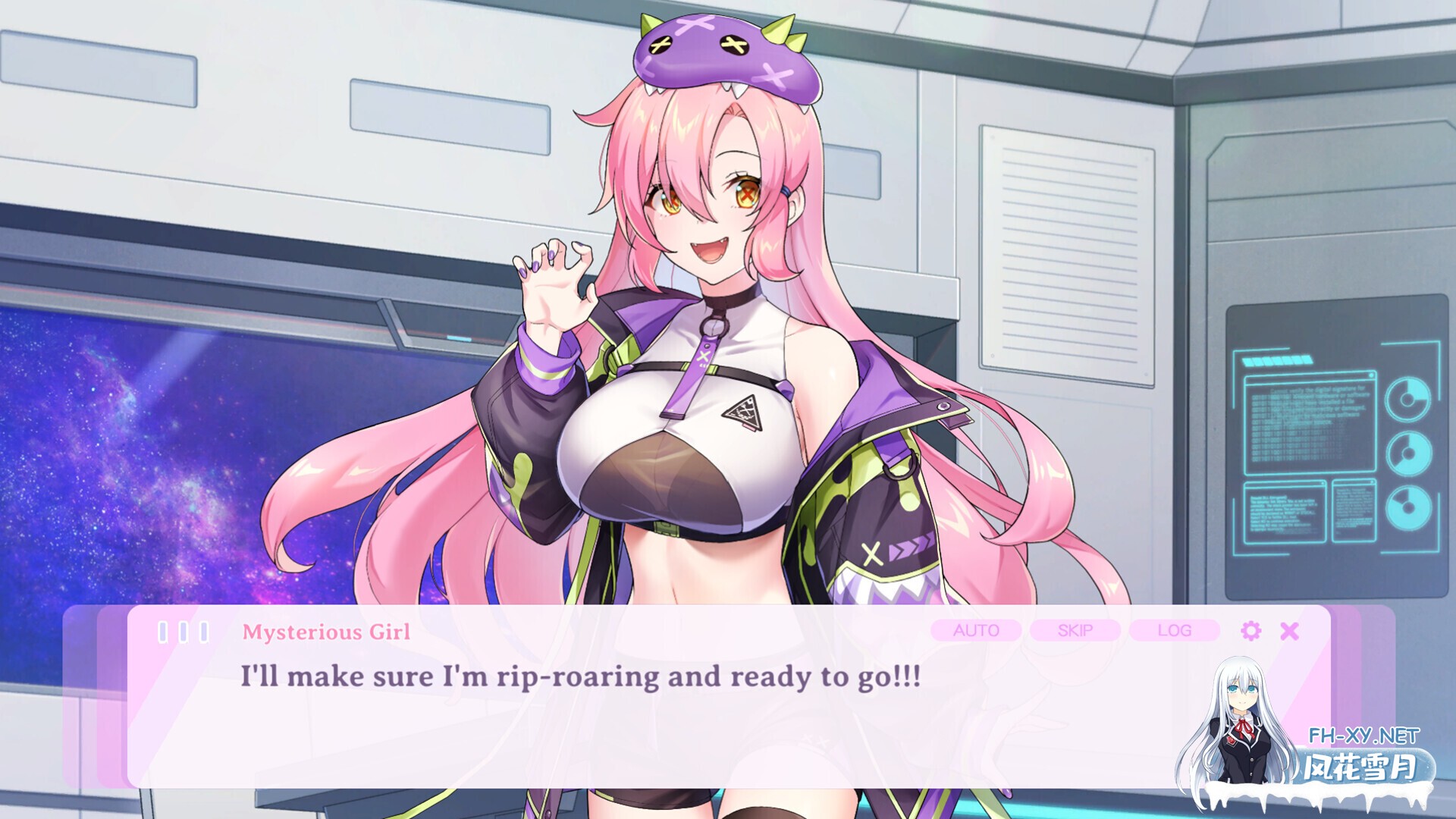Toggle SKIP mode on
Screen dimensions: 1456x819
1075,630
